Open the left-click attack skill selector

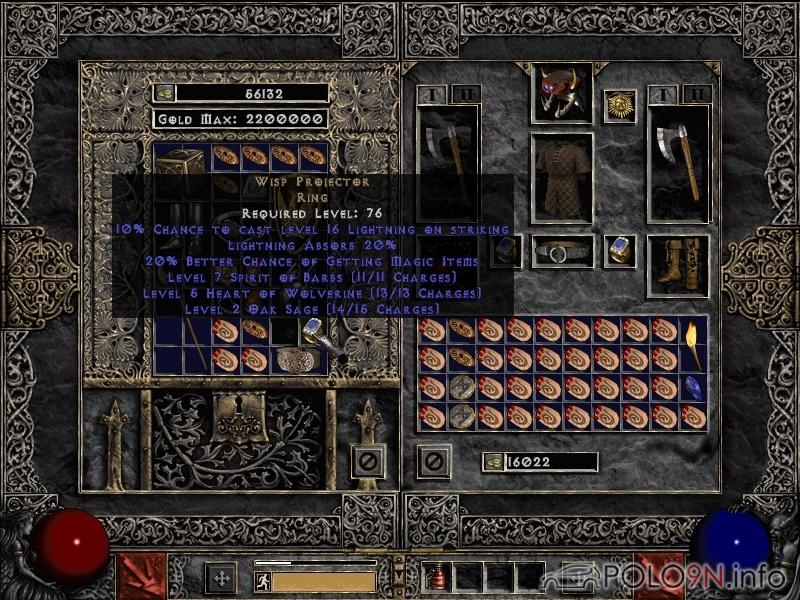(141, 574)
